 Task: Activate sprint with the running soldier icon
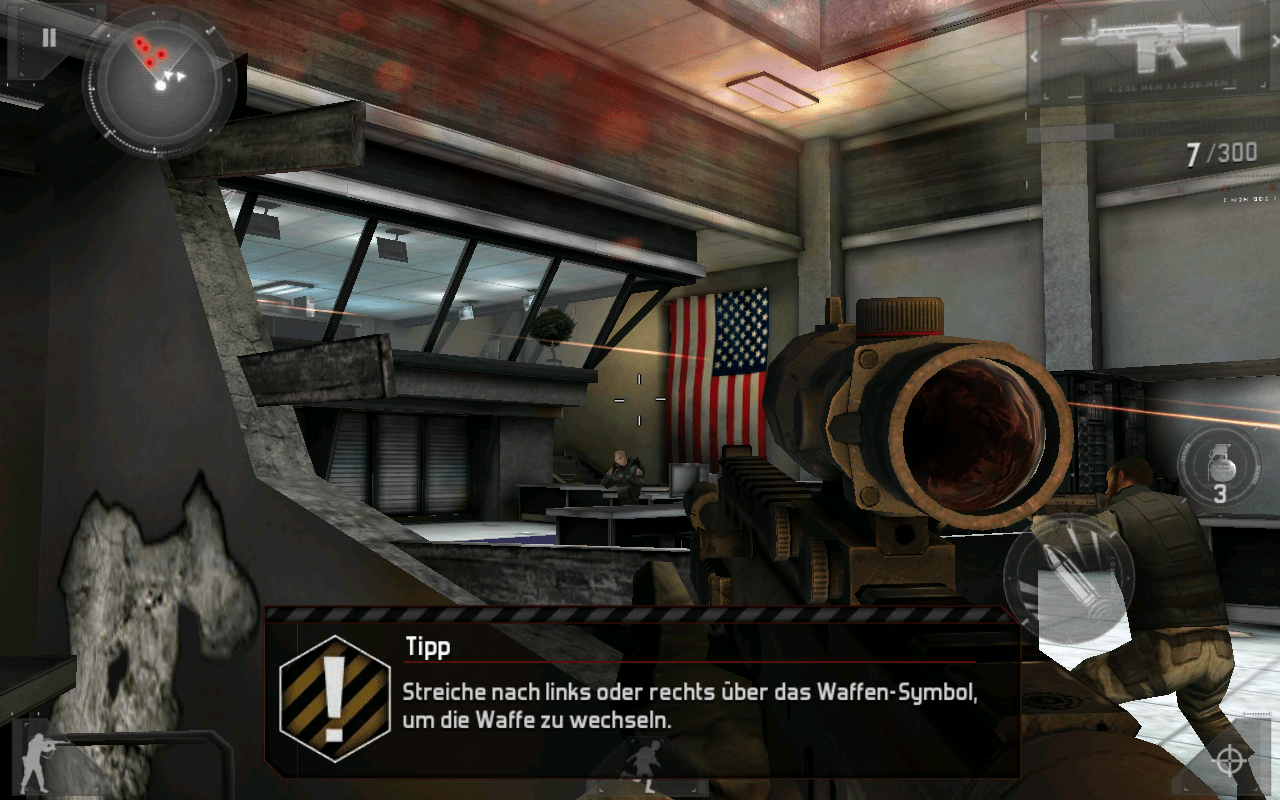(640, 768)
